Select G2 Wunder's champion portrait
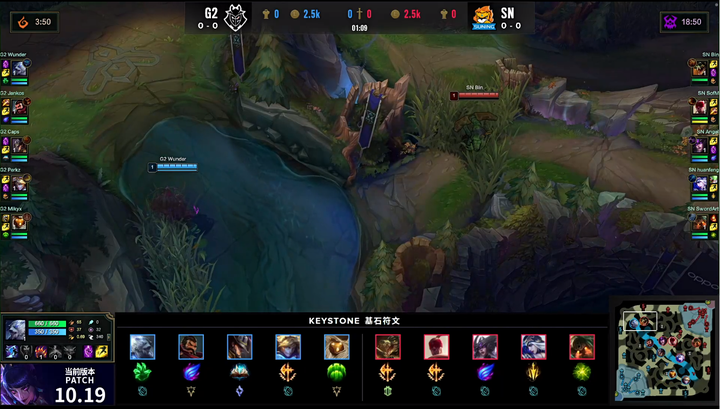 18,68
